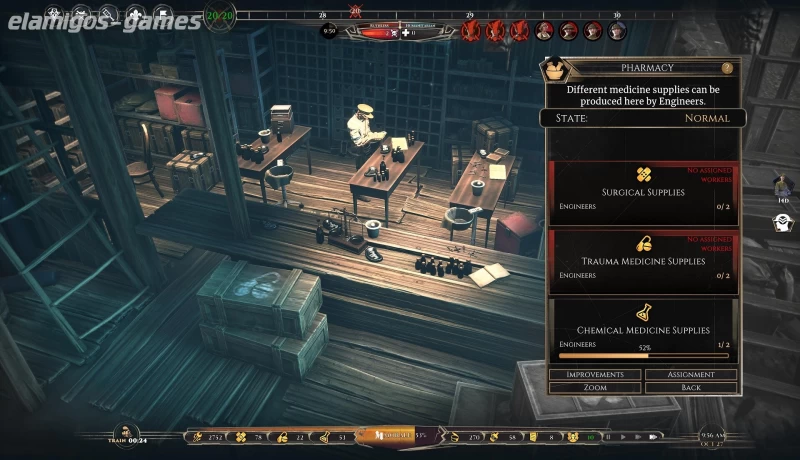This screenshot has width=800, height=460.
Task: Open the Pharmacy help question mark
Action: tap(727, 68)
